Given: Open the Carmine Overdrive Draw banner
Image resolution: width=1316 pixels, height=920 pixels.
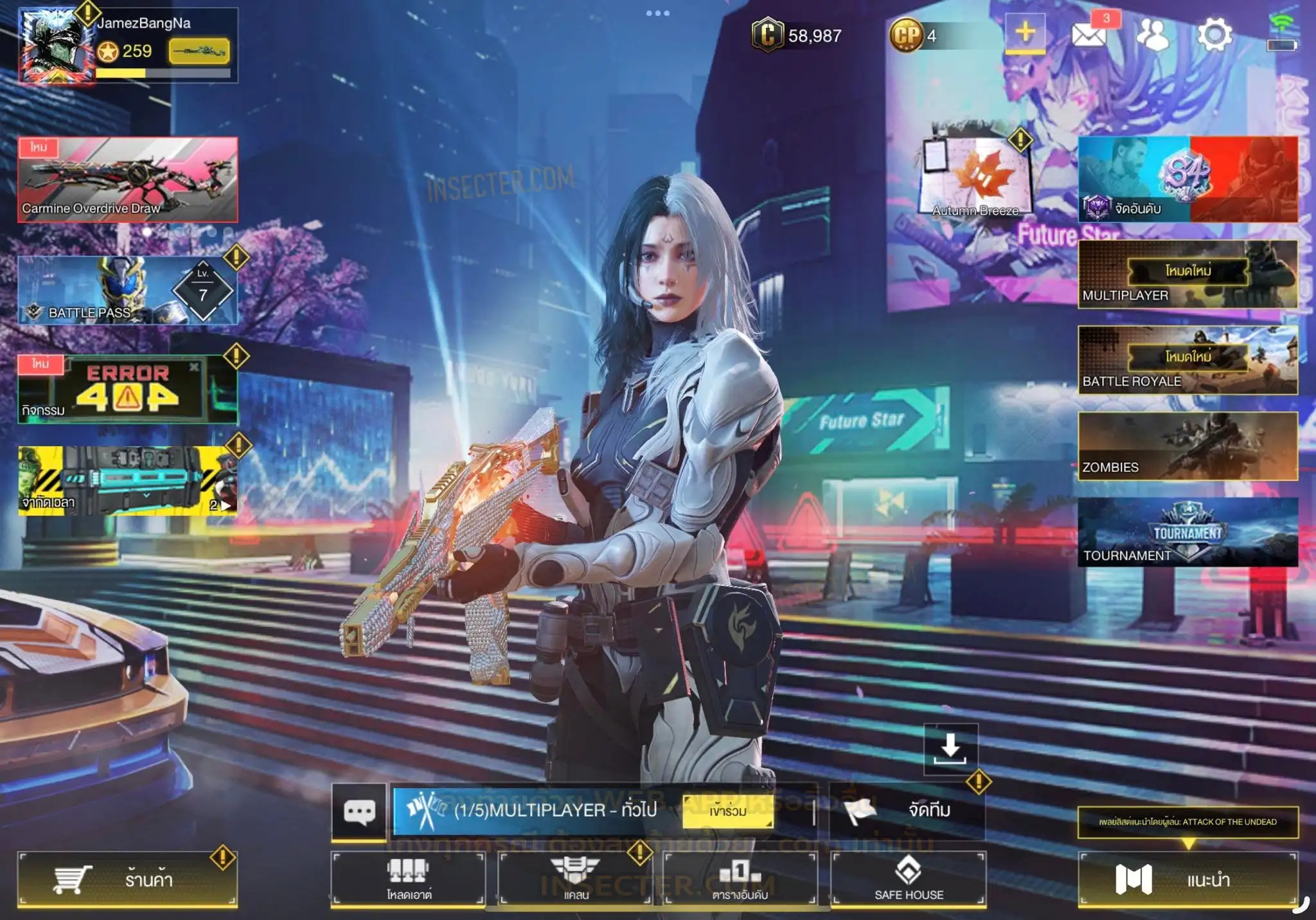Looking at the screenshot, I should 127,179.
